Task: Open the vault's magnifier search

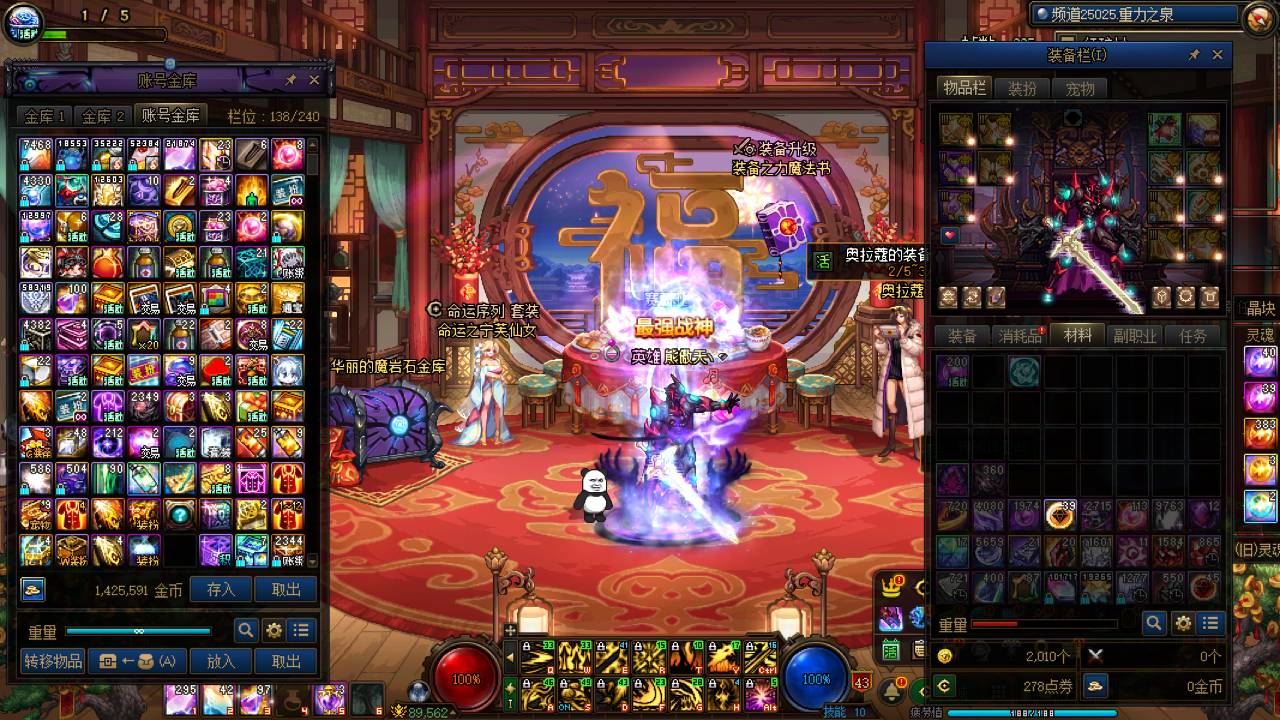Action: 246,631
